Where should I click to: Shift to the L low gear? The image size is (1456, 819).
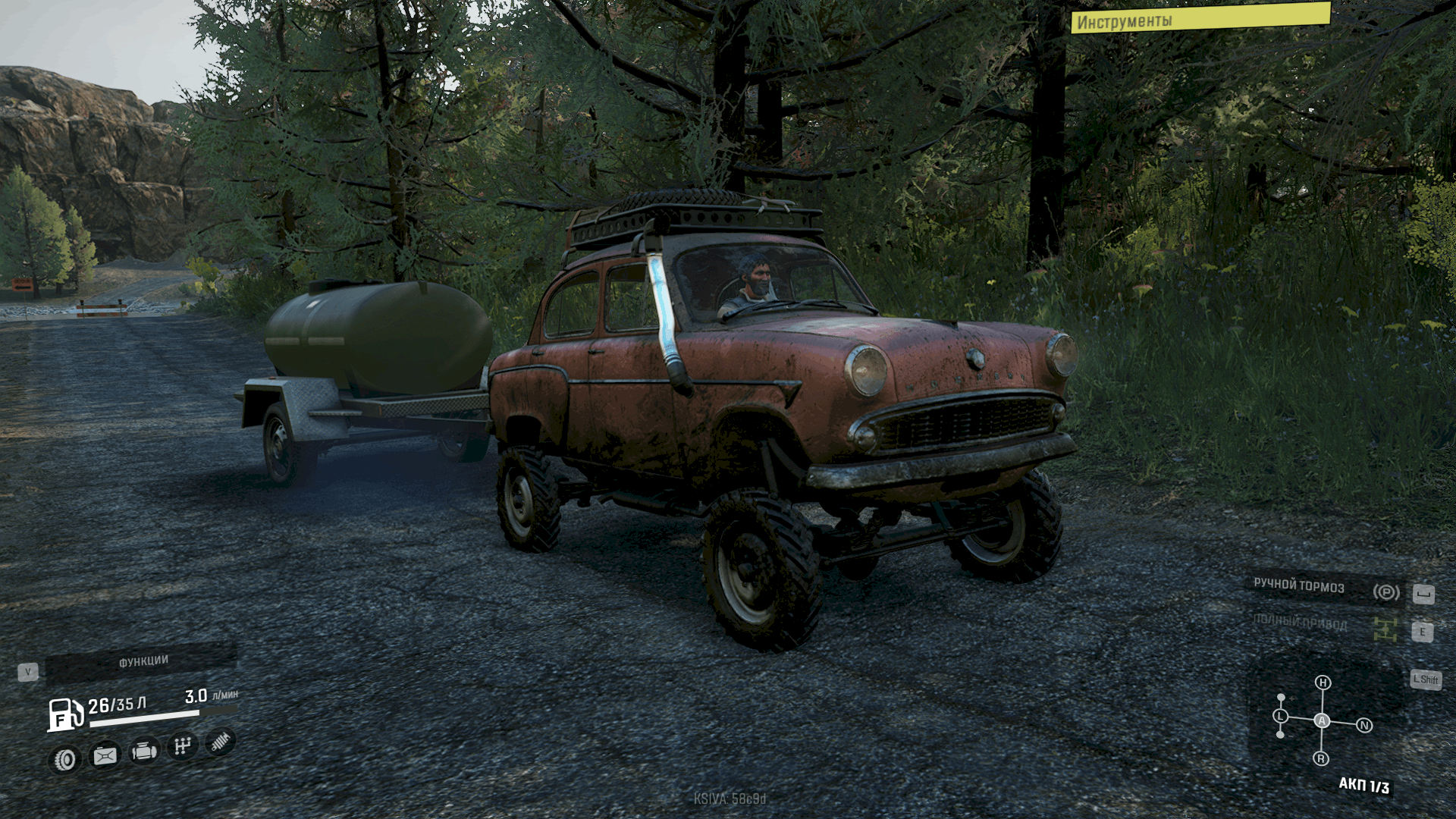1281,716
